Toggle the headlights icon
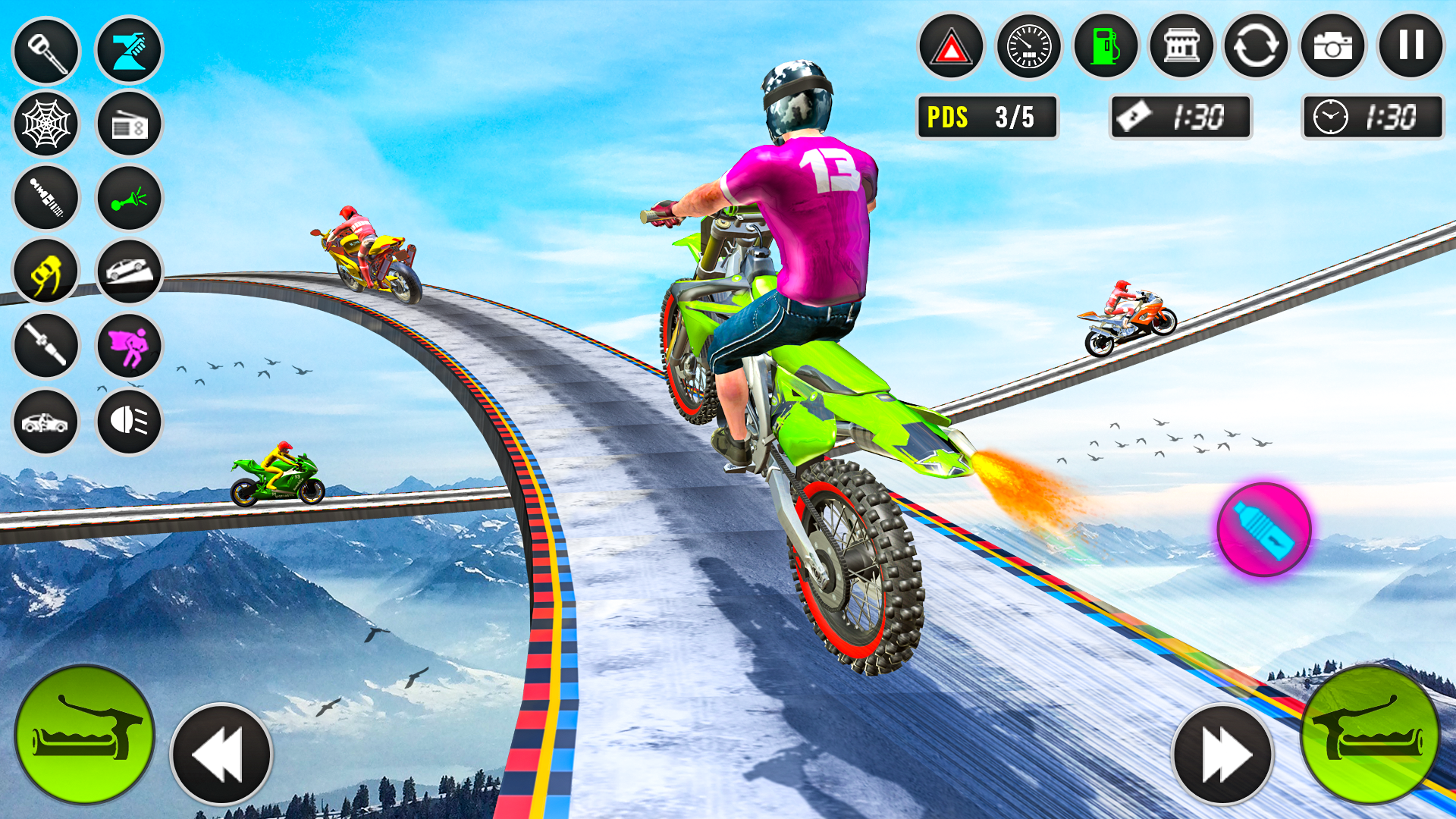 click(129, 419)
